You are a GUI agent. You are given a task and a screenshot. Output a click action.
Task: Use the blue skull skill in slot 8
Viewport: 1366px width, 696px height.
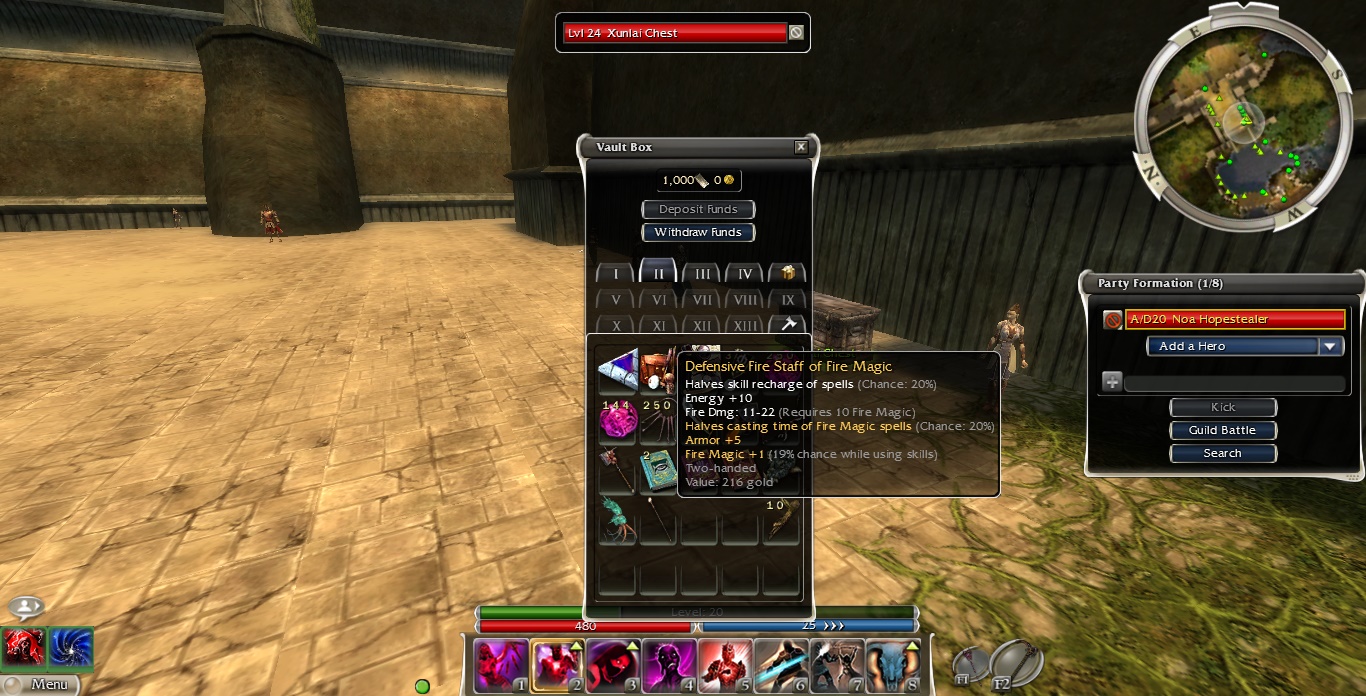[x=892, y=666]
